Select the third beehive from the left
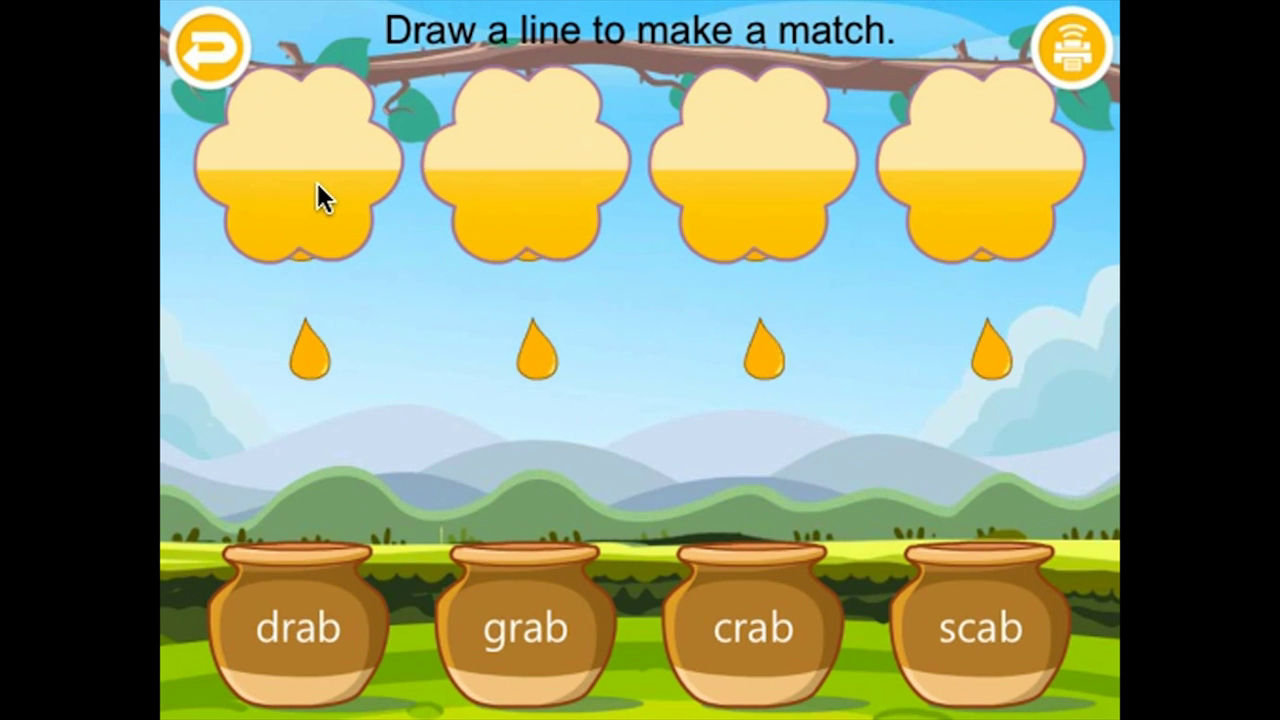The image size is (1280, 720). tap(755, 165)
